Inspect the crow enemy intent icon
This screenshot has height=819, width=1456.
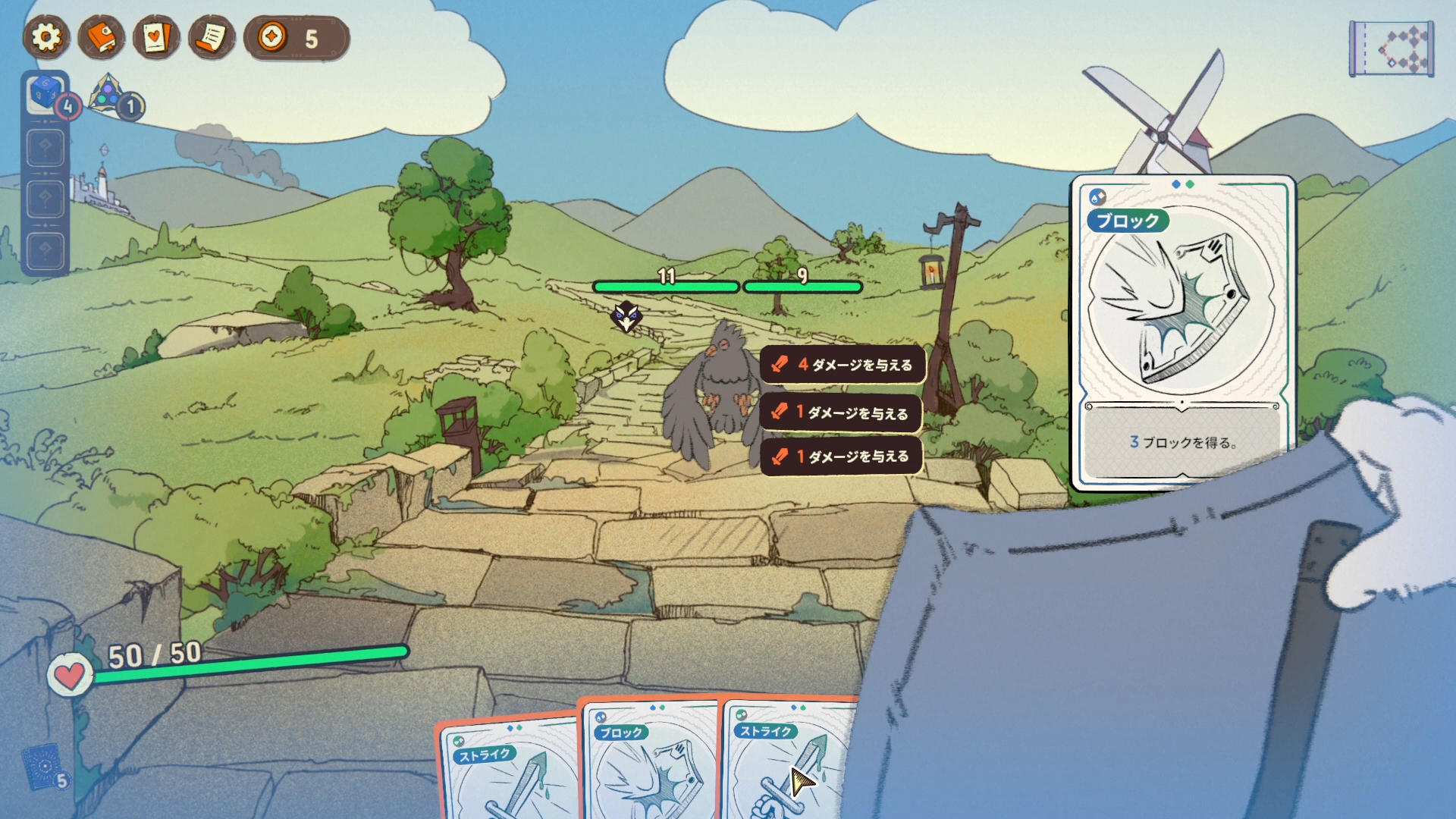(626, 317)
